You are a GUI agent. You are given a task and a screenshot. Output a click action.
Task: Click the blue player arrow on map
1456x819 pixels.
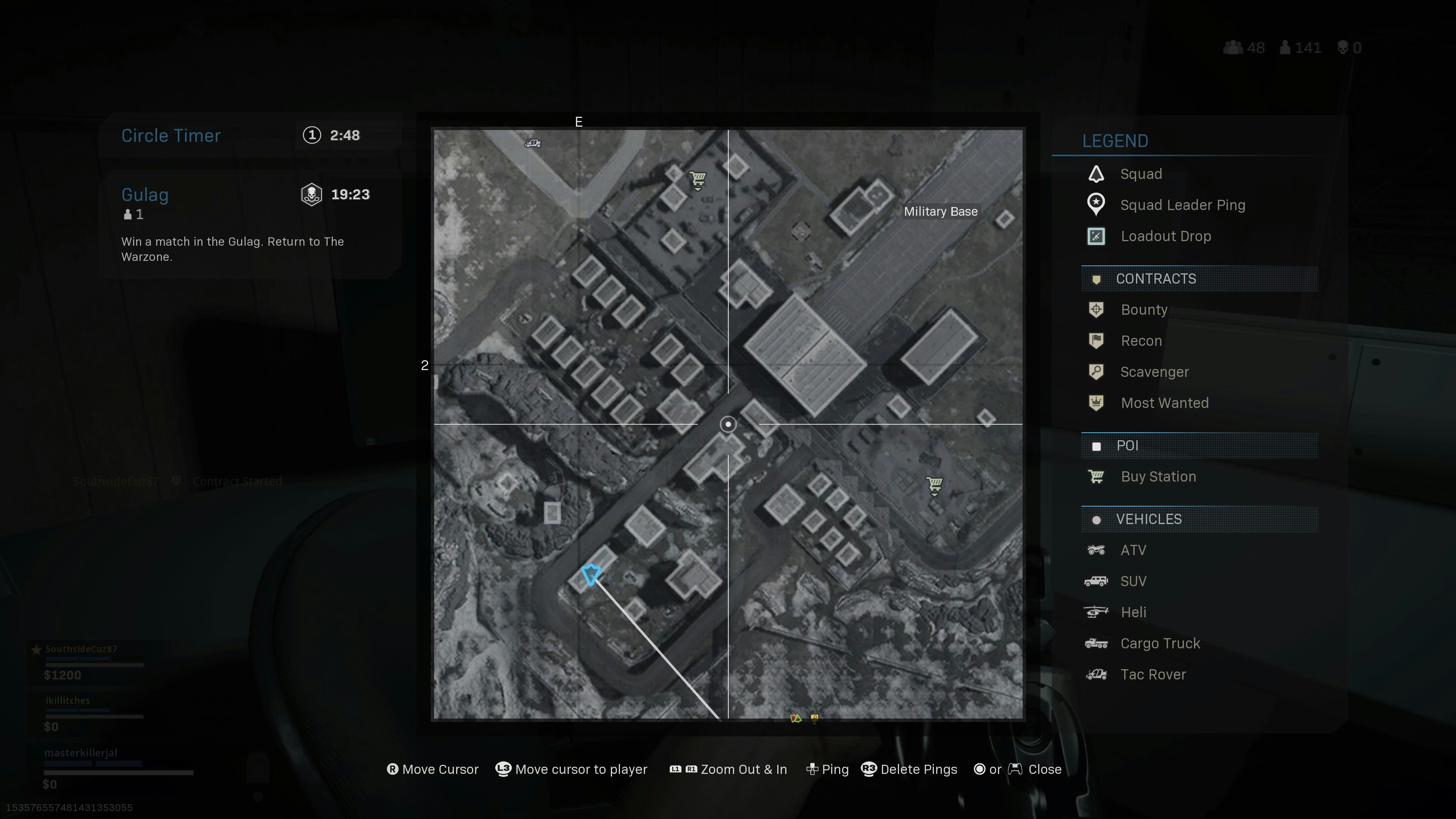tap(591, 574)
